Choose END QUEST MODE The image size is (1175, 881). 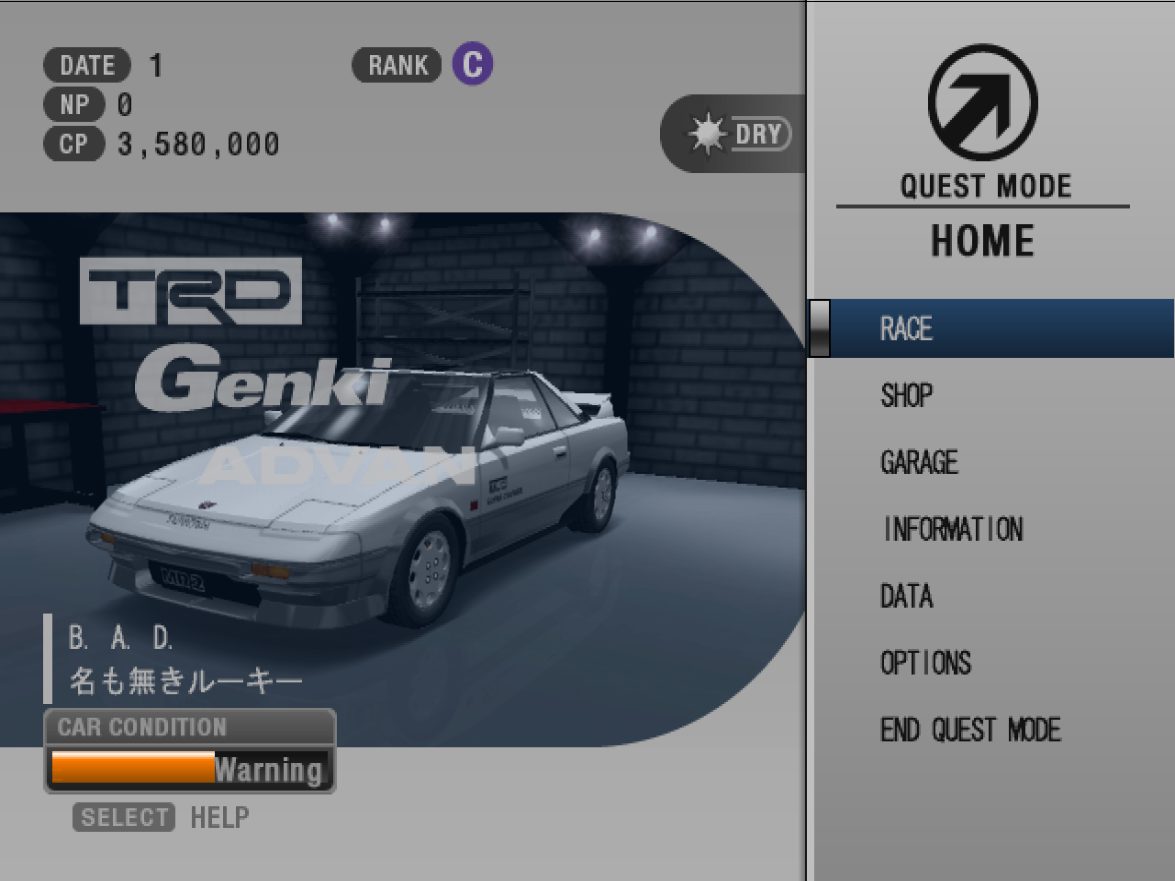point(970,730)
